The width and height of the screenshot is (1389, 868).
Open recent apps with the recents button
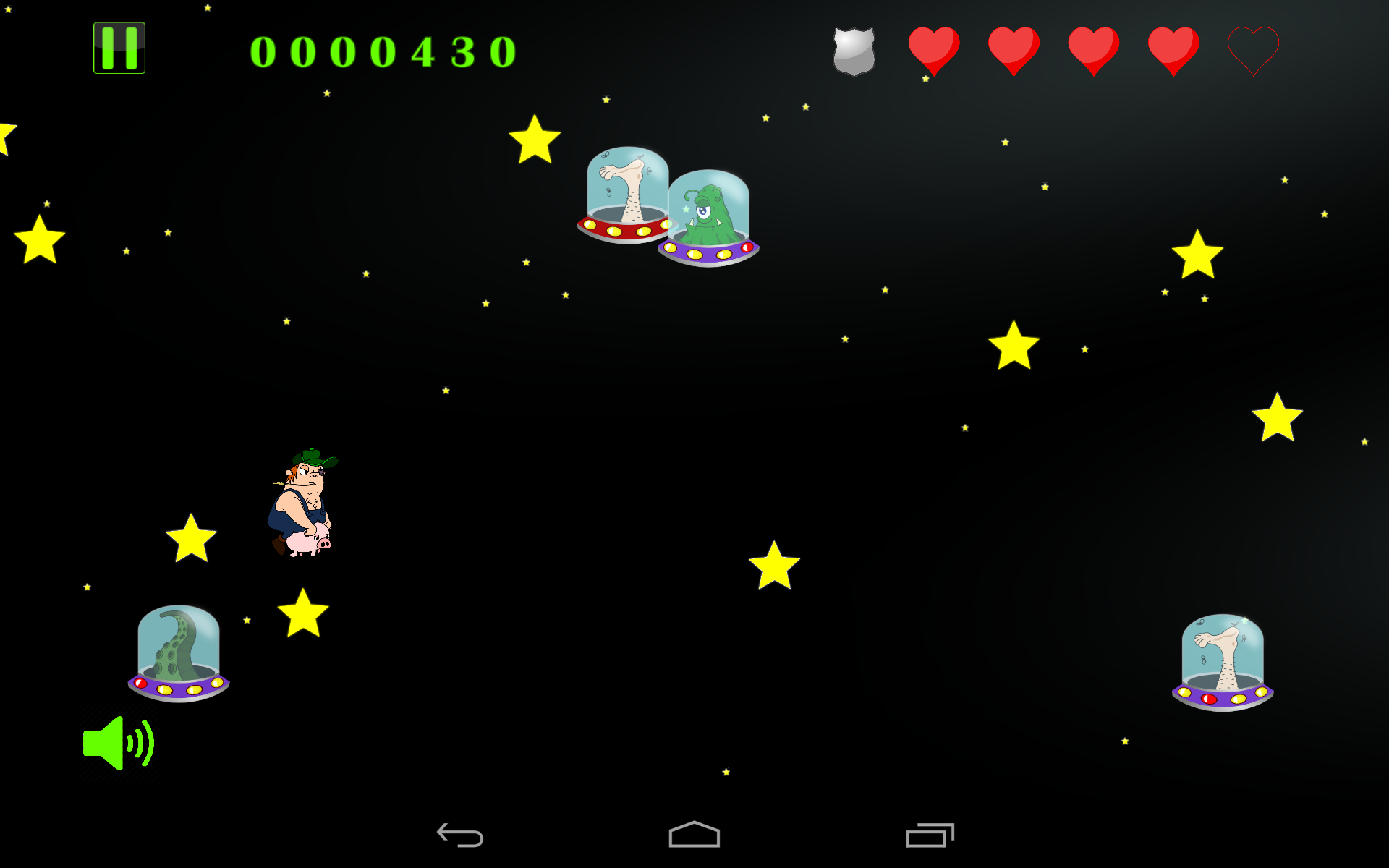[x=930, y=833]
